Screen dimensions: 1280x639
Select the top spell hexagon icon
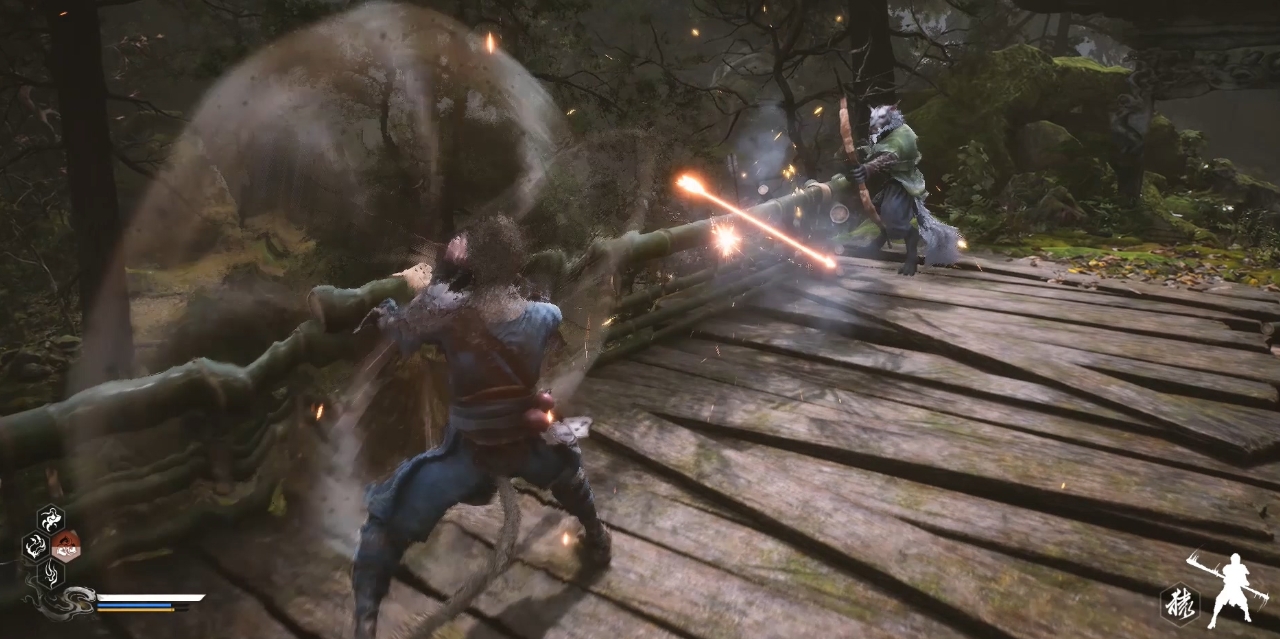click(51, 519)
